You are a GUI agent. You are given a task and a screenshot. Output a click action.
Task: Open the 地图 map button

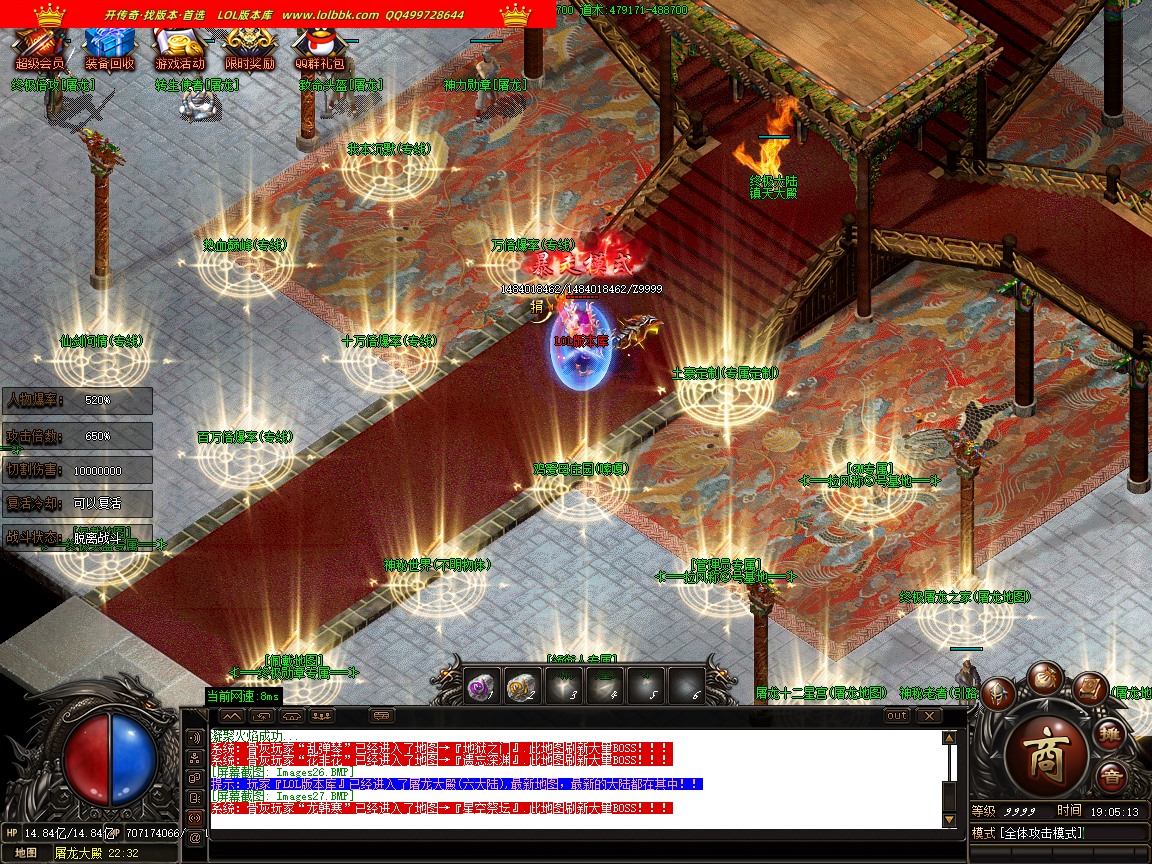27,853
